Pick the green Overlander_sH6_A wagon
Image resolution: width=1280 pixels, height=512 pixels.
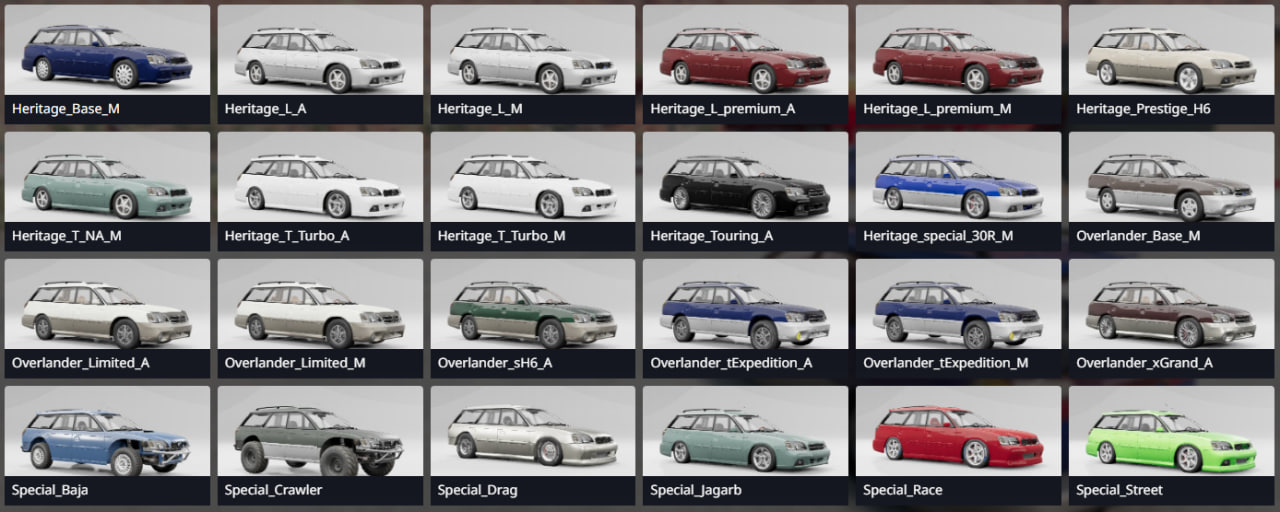click(x=533, y=314)
